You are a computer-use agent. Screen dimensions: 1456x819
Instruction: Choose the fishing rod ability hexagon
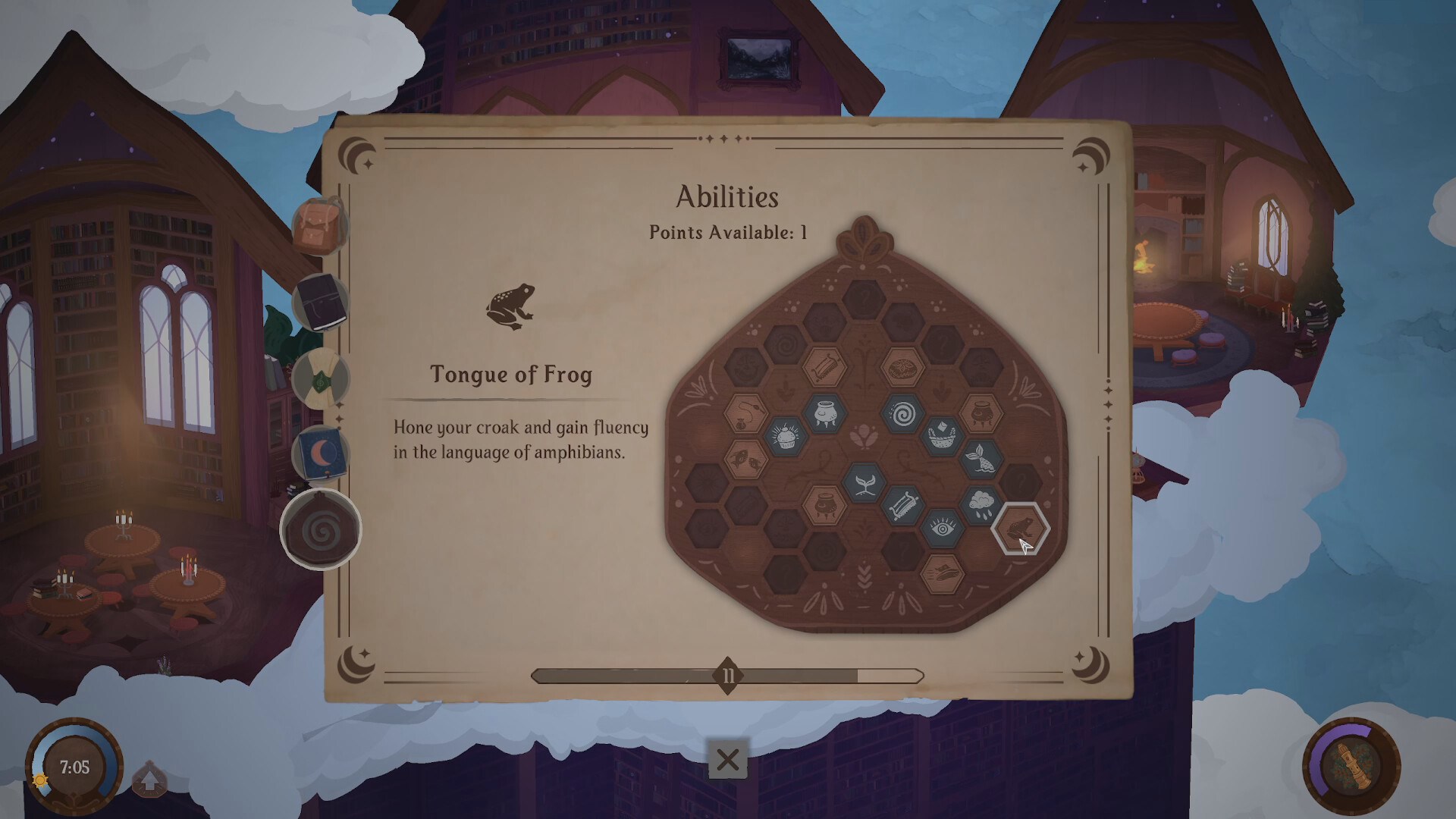click(x=746, y=414)
